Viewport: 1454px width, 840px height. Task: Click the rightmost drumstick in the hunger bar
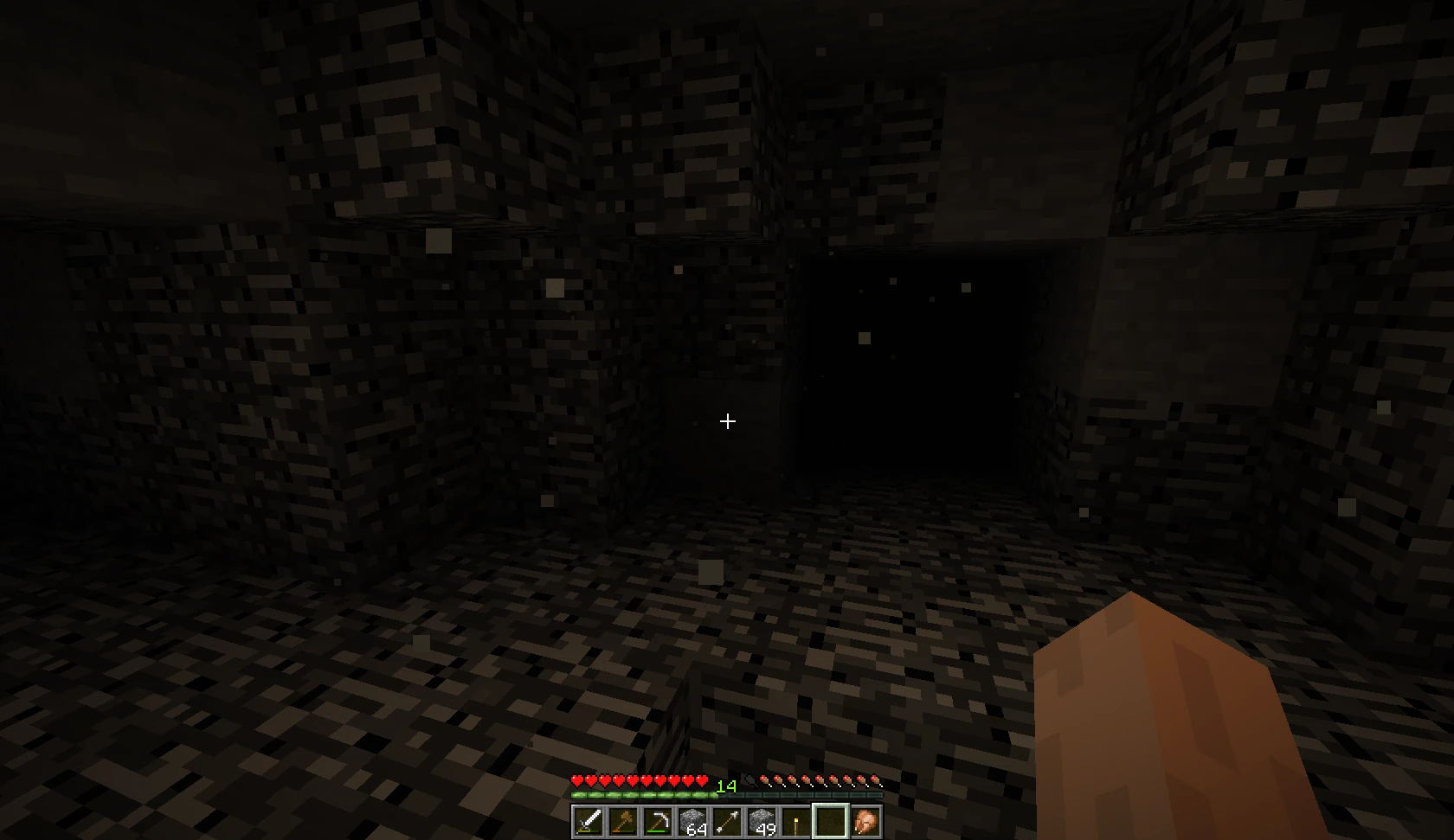tap(875, 779)
